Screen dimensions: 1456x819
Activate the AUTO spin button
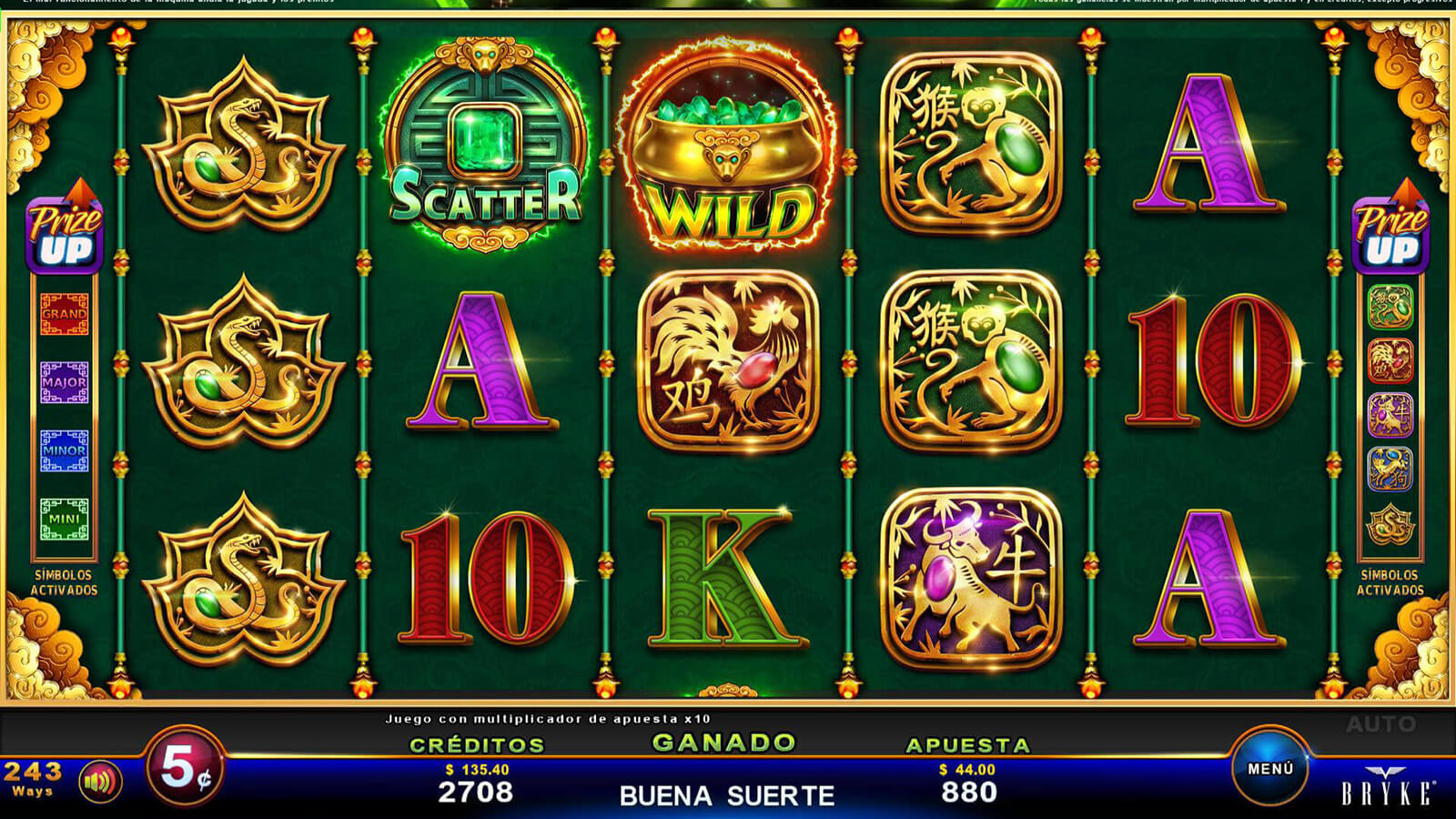coord(1380,724)
